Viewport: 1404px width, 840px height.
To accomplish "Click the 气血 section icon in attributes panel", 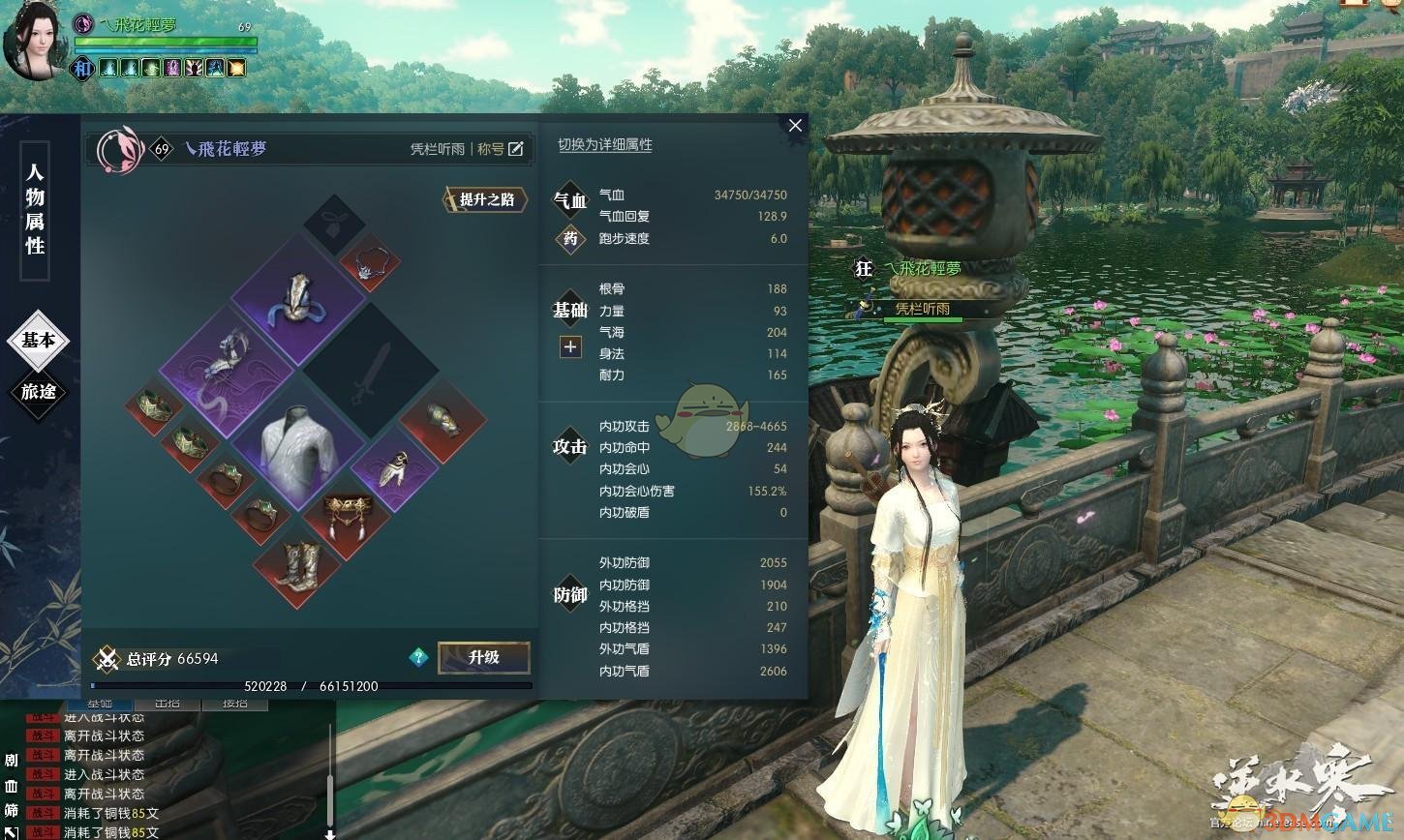I will click(569, 198).
